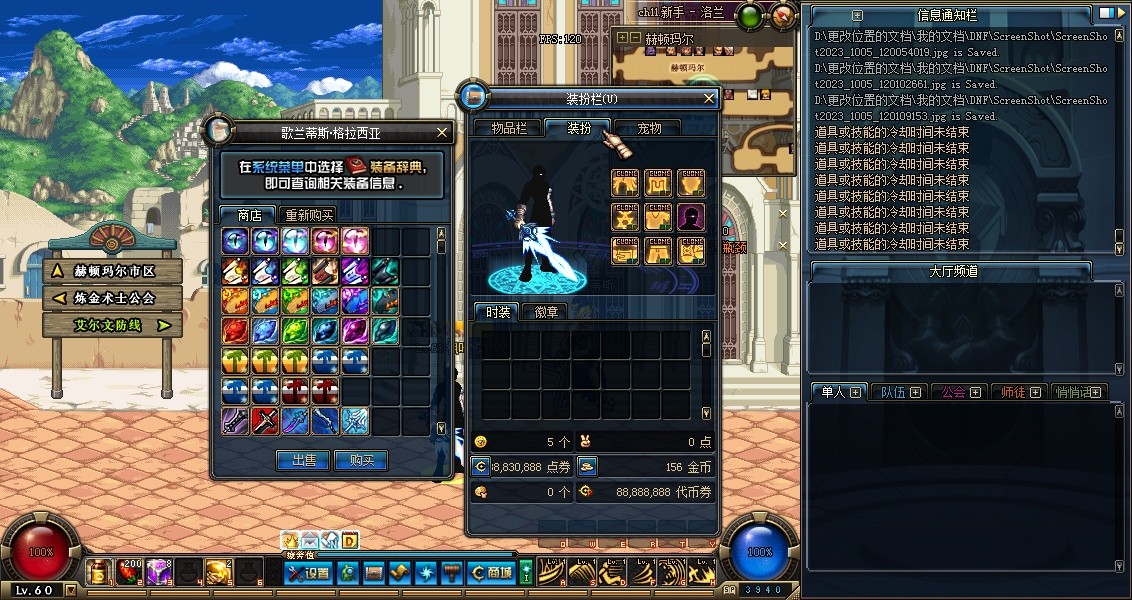This screenshot has width=1132, height=600.
Task: Click the green orb button above minimap
Action: click(748, 15)
